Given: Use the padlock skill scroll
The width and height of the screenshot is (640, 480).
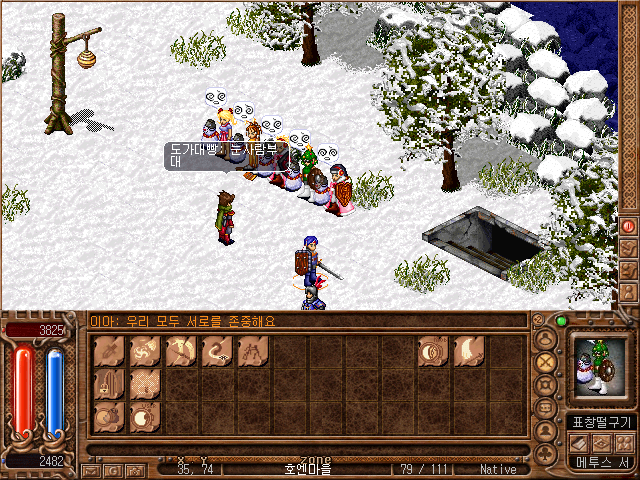Looking at the screenshot, I should [109, 383].
